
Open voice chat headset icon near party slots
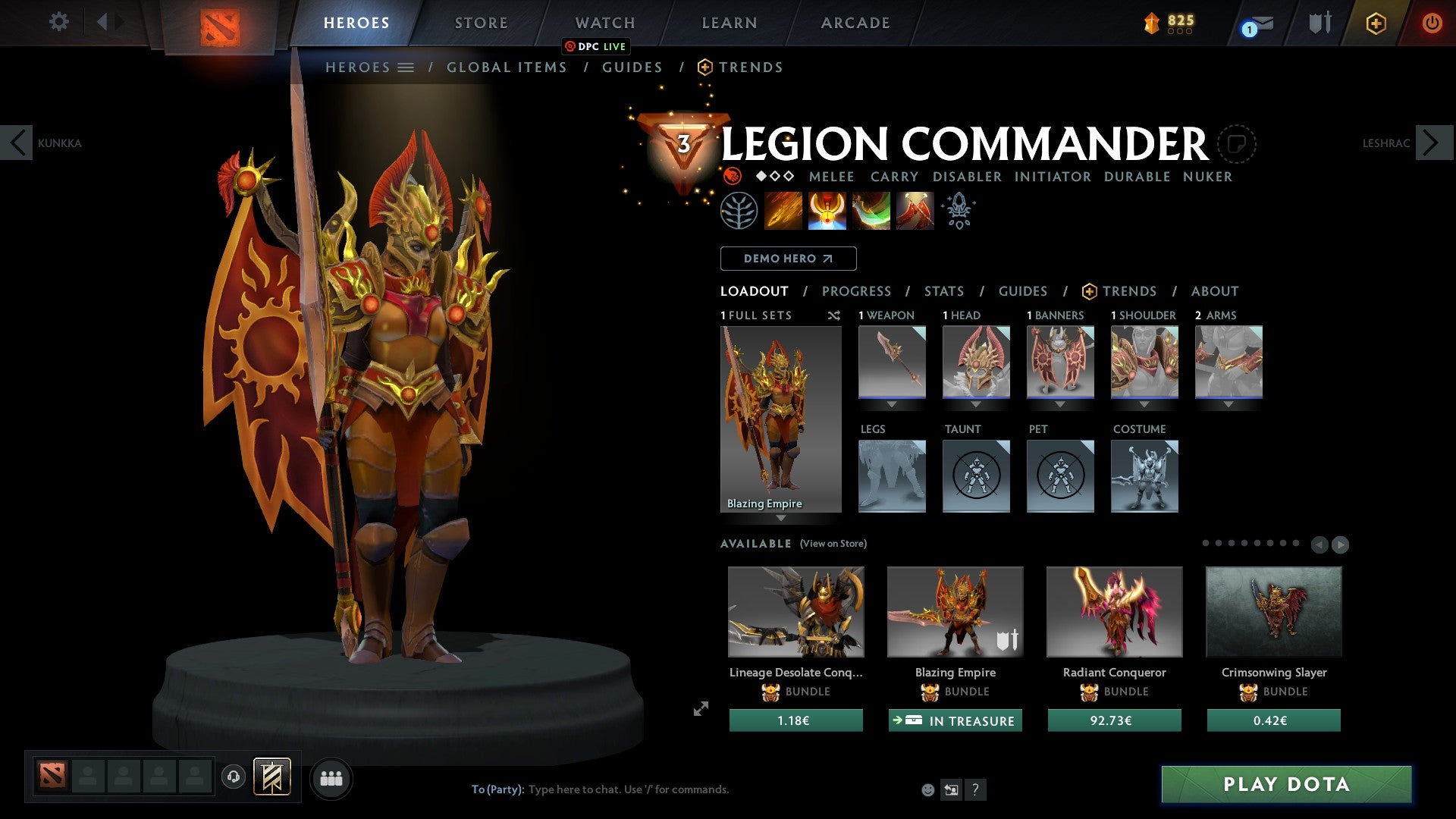click(233, 777)
